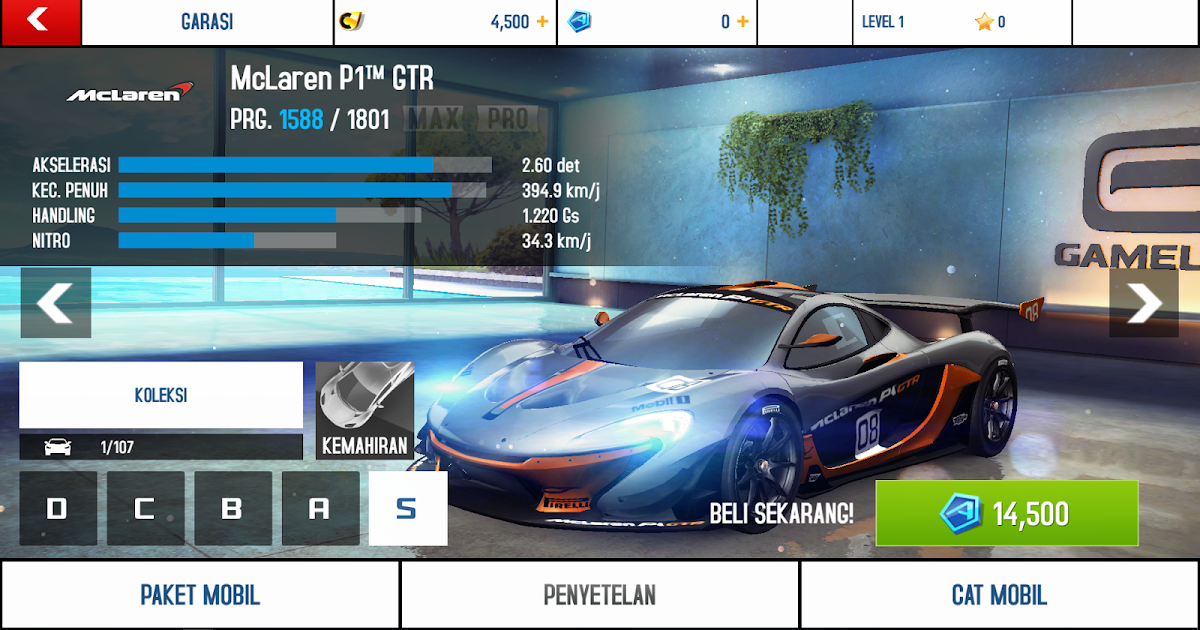This screenshot has width=1200, height=630.
Task: Go back with the red arrow button
Action: click(x=40, y=22)
